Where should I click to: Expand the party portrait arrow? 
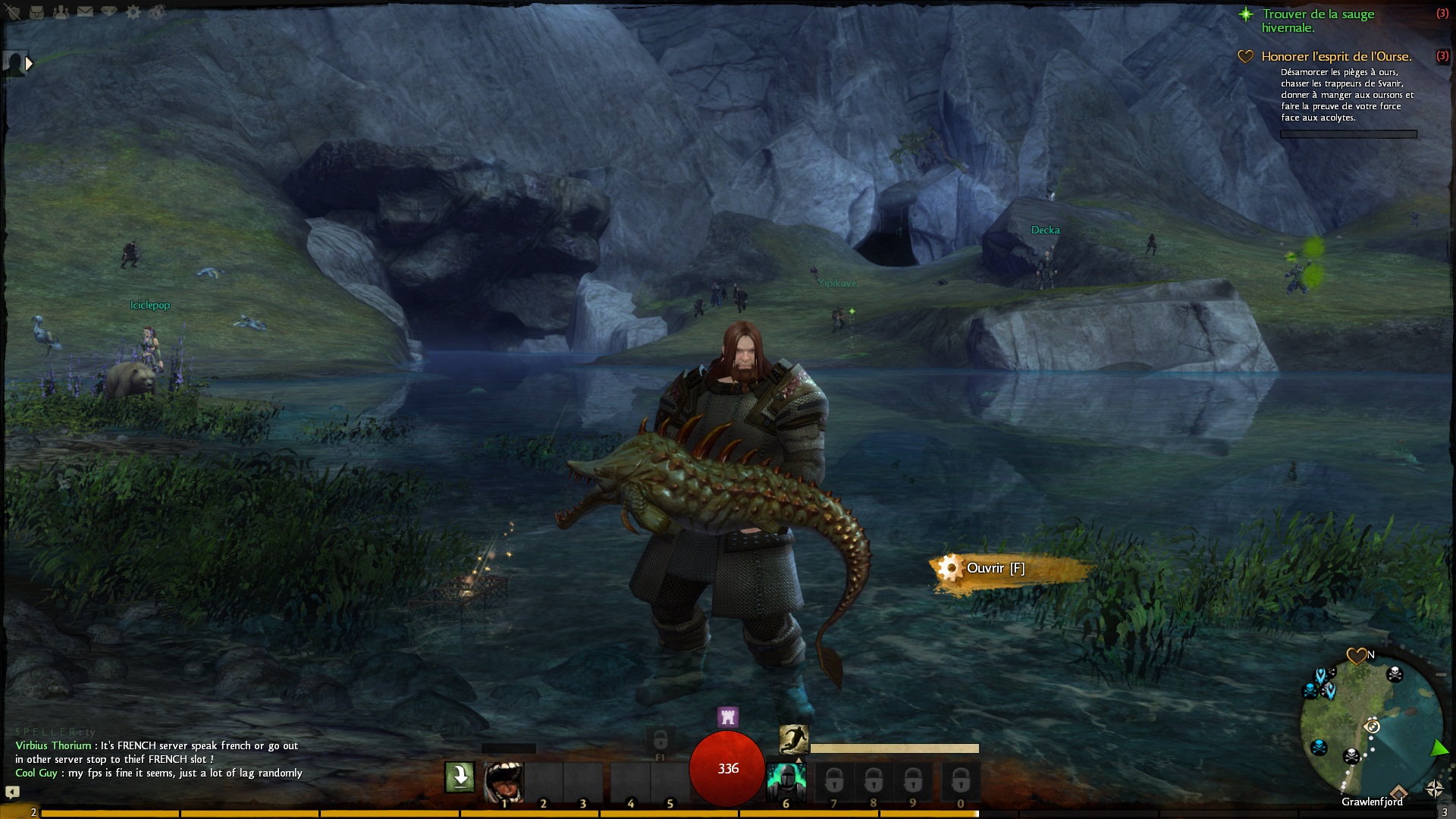click(x=29, y=64)
